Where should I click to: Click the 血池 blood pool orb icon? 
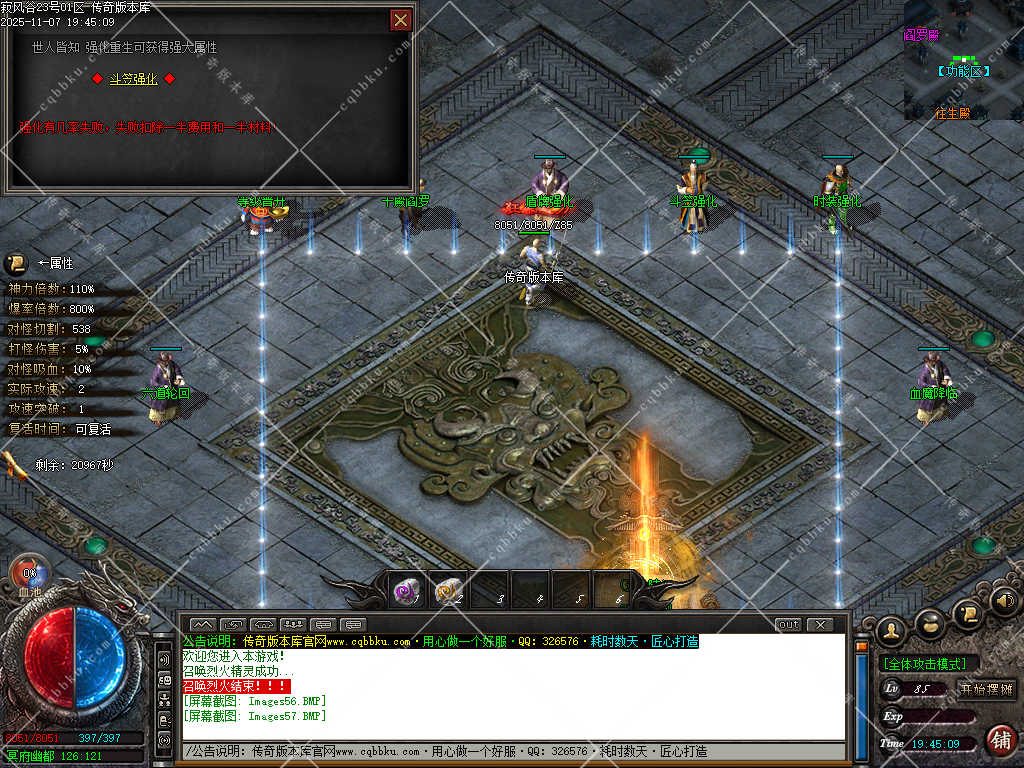(28, 577)
